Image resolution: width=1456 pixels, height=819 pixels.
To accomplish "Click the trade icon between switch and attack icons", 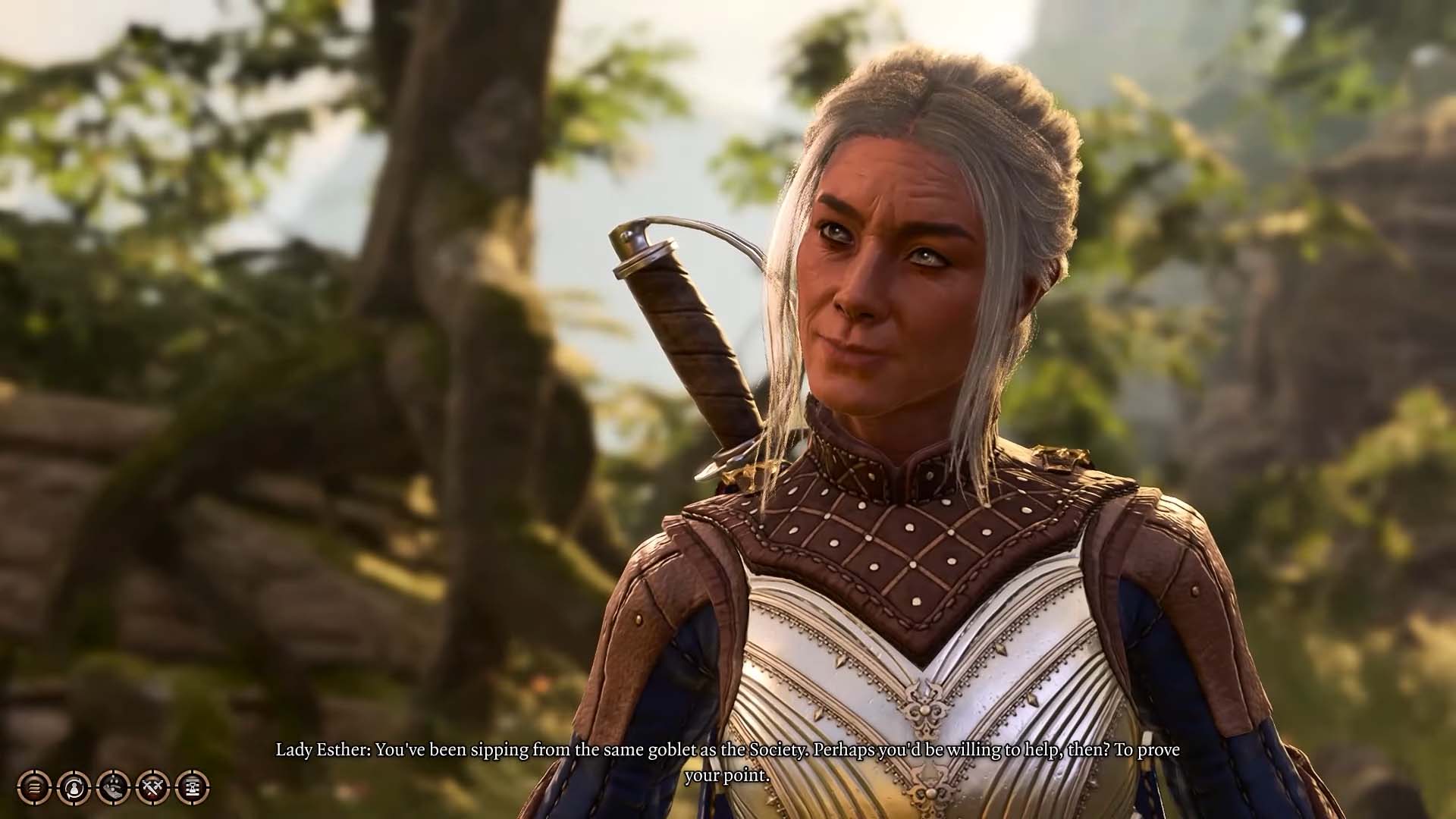I will click(x=112, y=787).
